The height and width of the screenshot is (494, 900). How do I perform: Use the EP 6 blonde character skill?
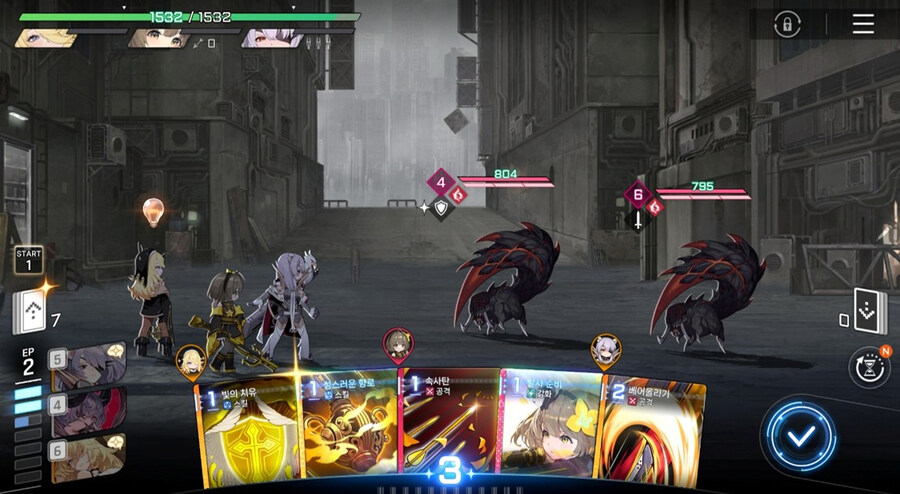(88, 455)
